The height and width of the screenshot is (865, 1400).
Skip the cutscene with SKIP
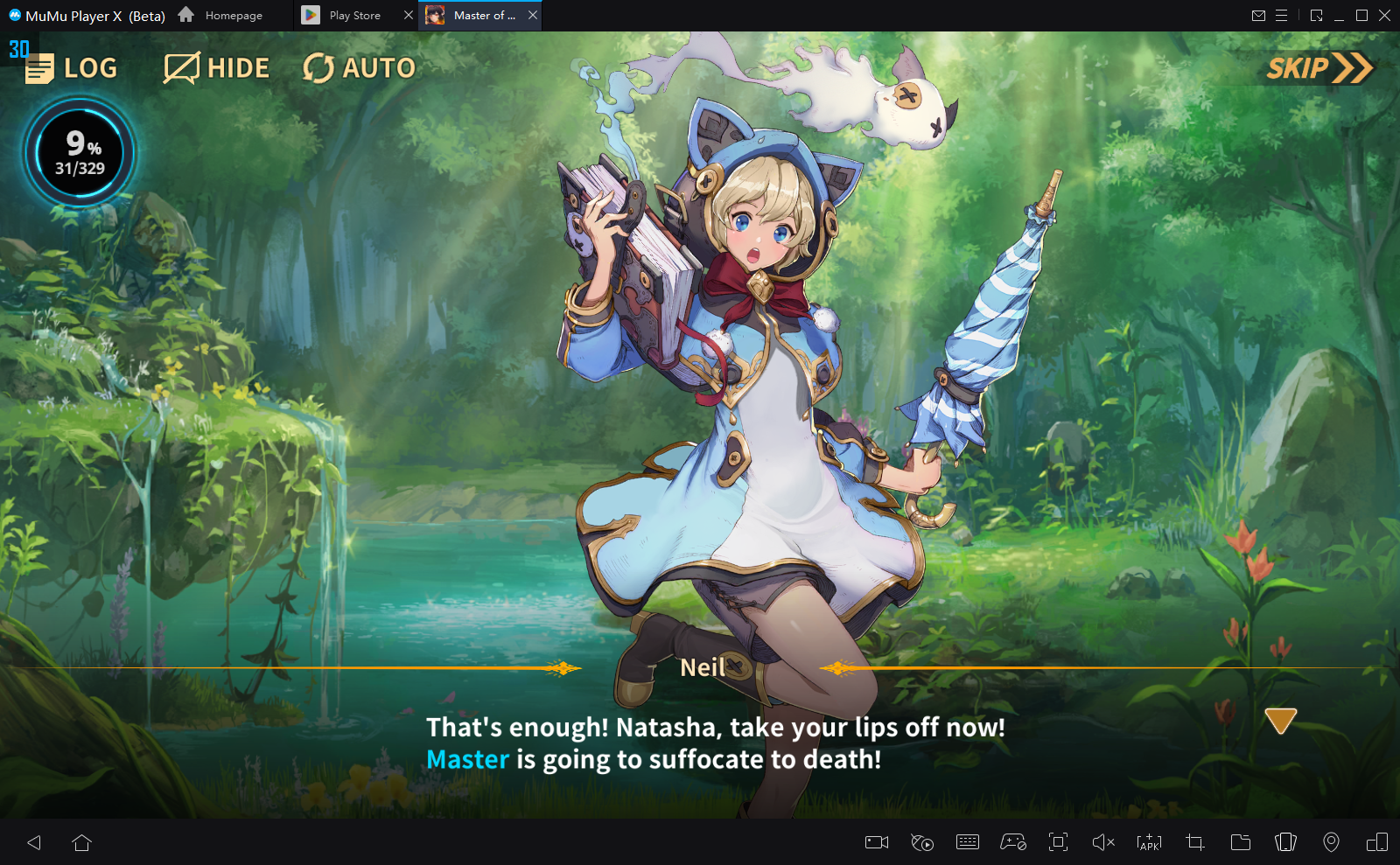(x=1319, y=68)
